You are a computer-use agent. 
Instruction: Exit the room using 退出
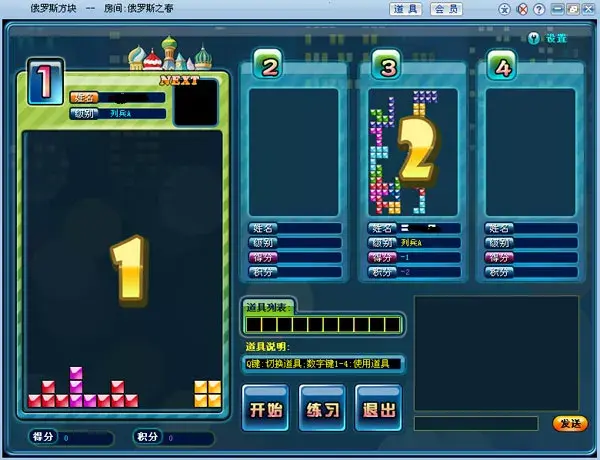(378, 409)
